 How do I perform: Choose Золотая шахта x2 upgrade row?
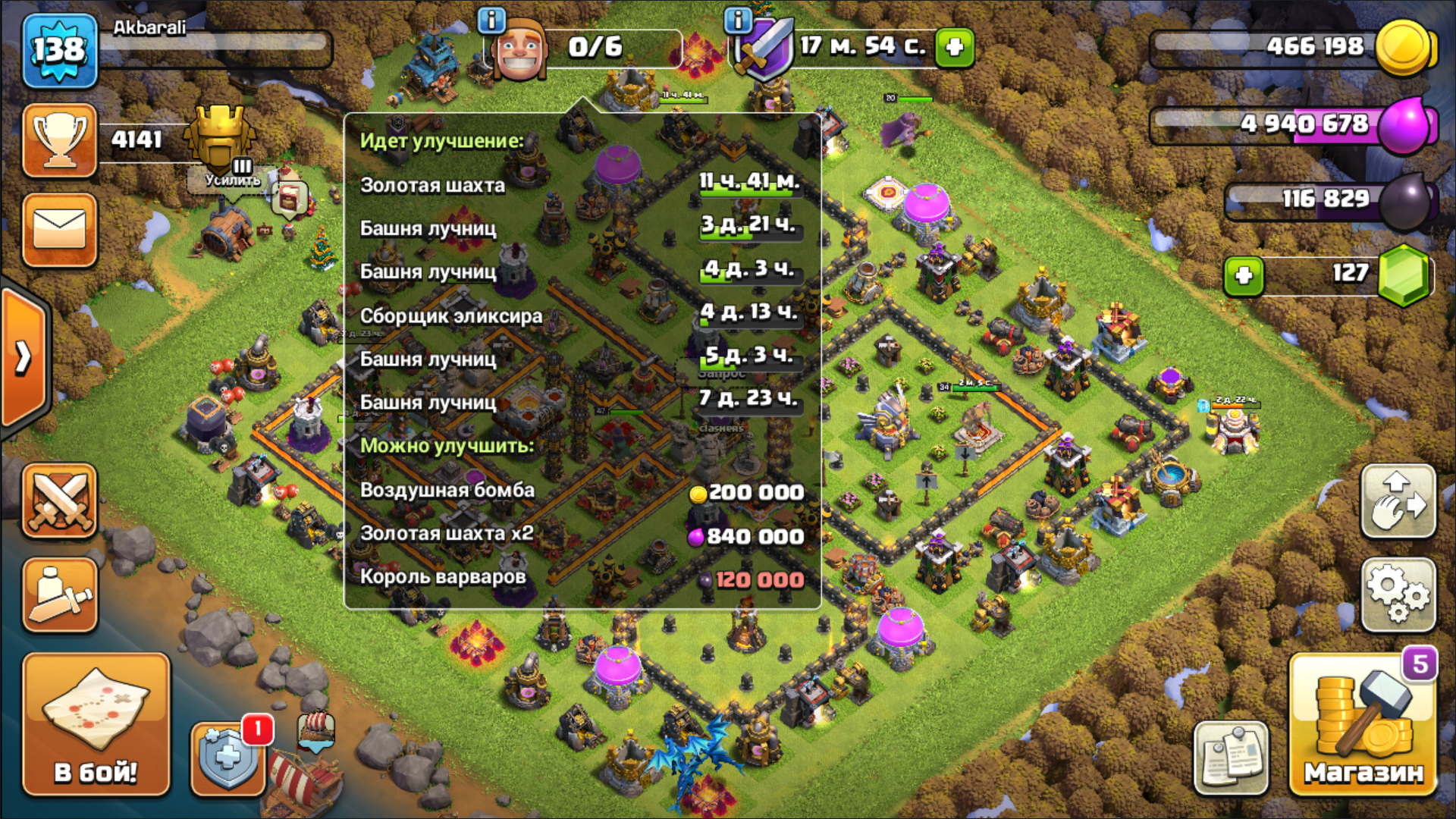(582, 535)
